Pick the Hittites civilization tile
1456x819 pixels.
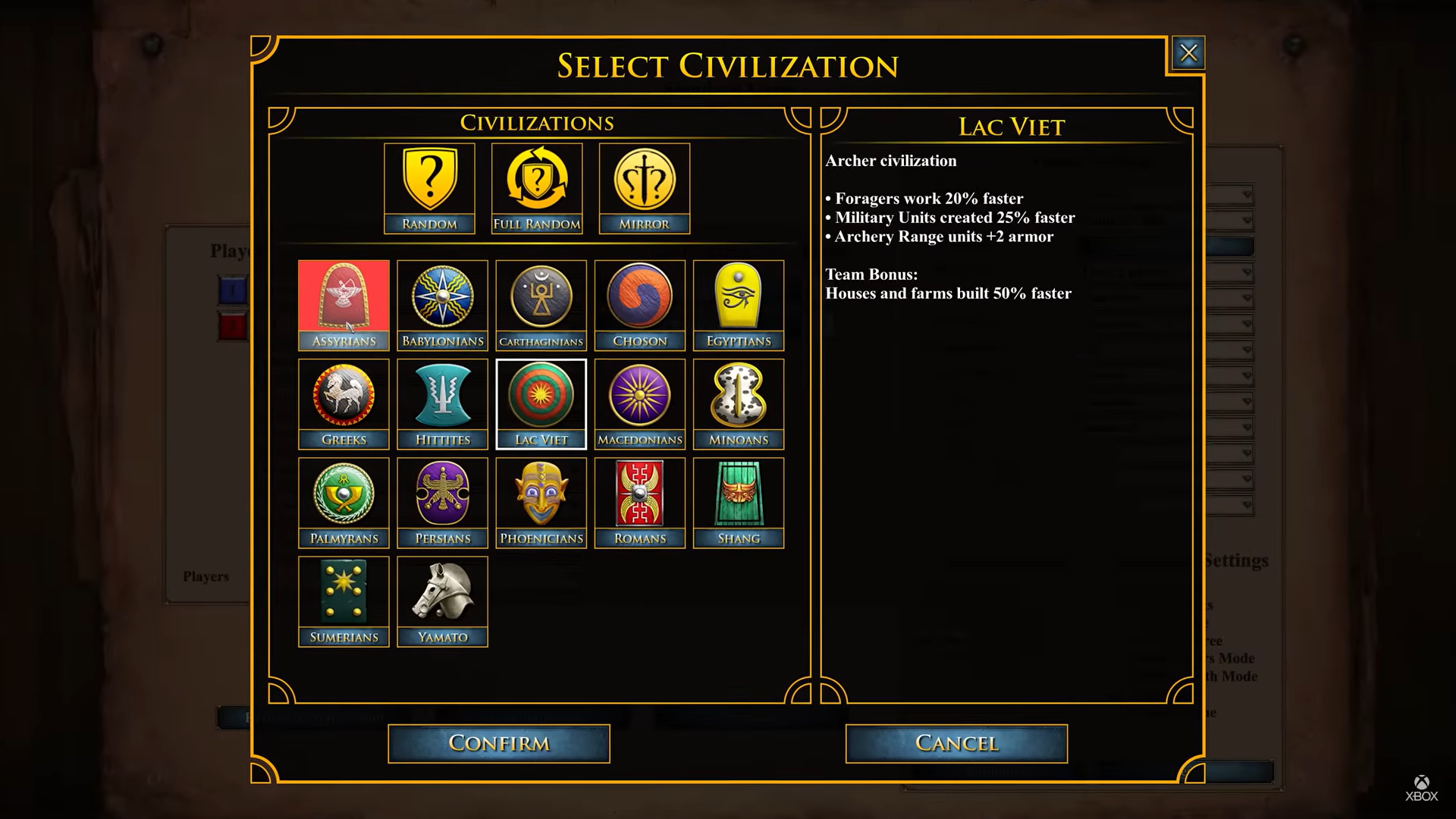coord(442,403)
